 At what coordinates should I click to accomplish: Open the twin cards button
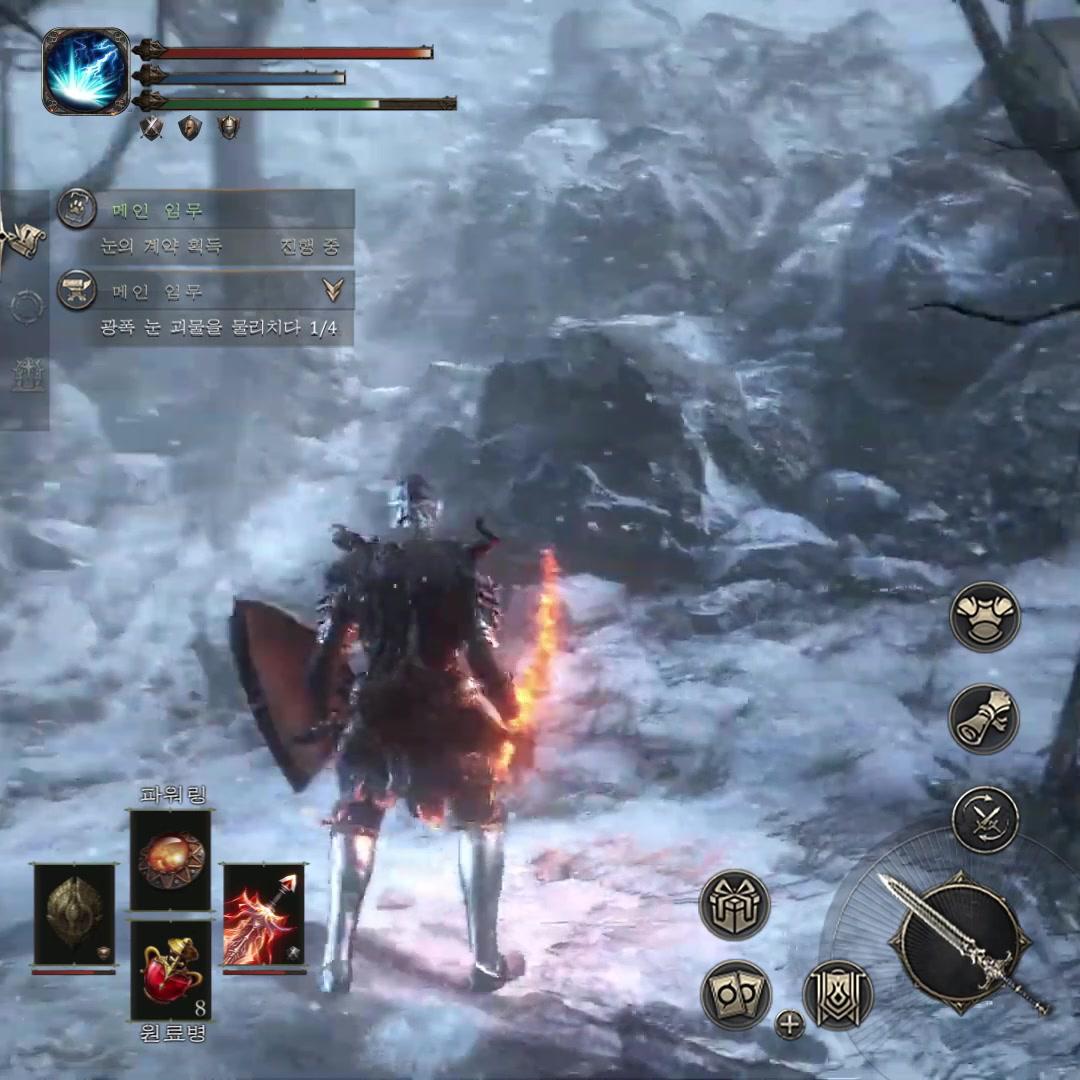click(x=735, y=995)
